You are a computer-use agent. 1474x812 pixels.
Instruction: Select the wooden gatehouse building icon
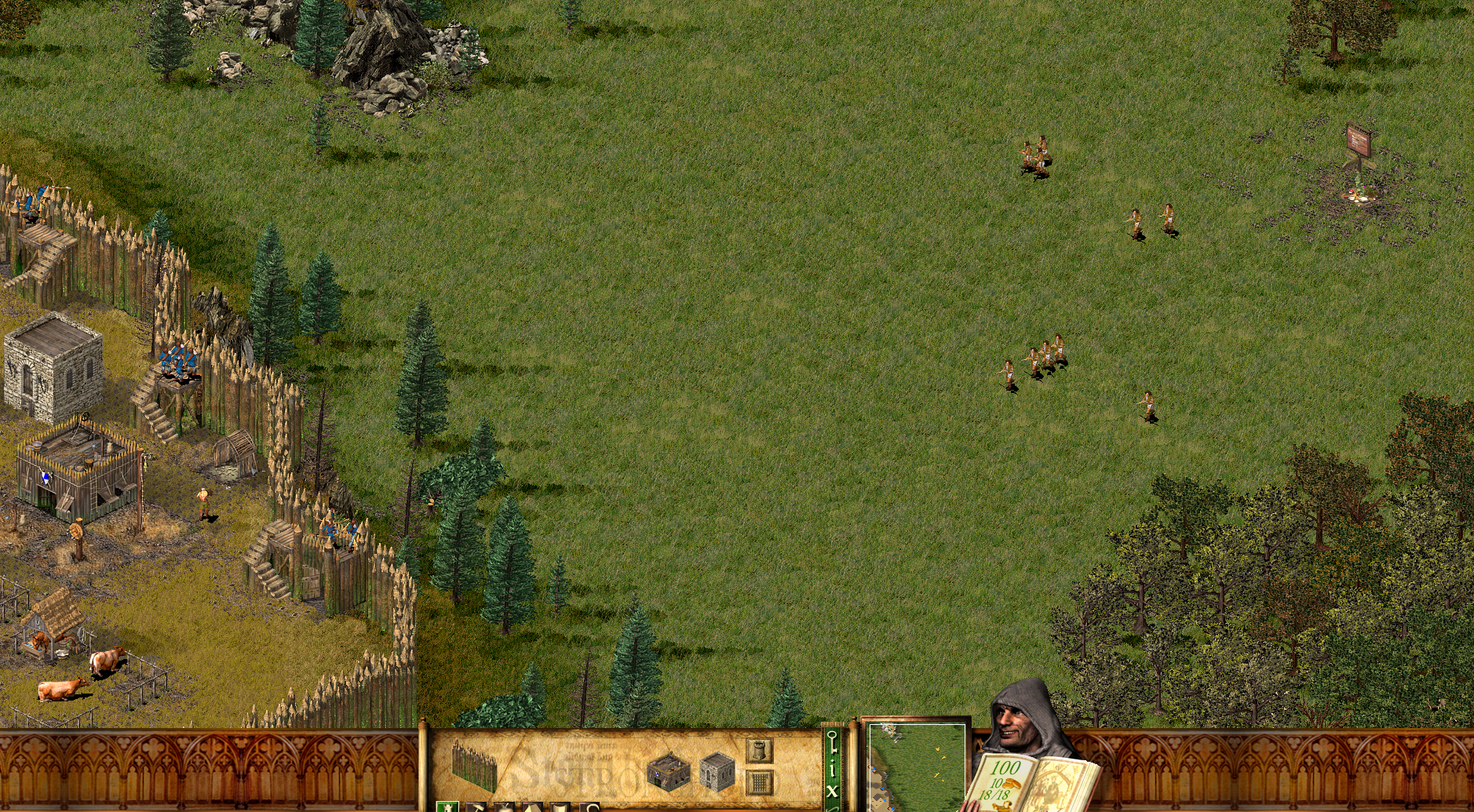(670, 770)
